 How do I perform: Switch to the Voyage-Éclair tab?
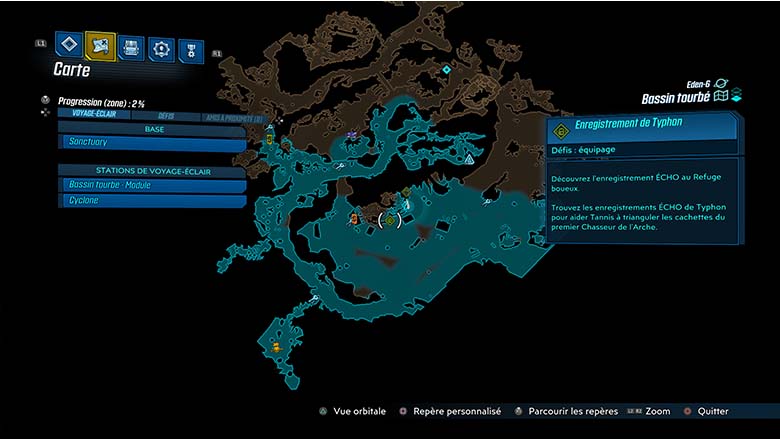pos(89,114)
